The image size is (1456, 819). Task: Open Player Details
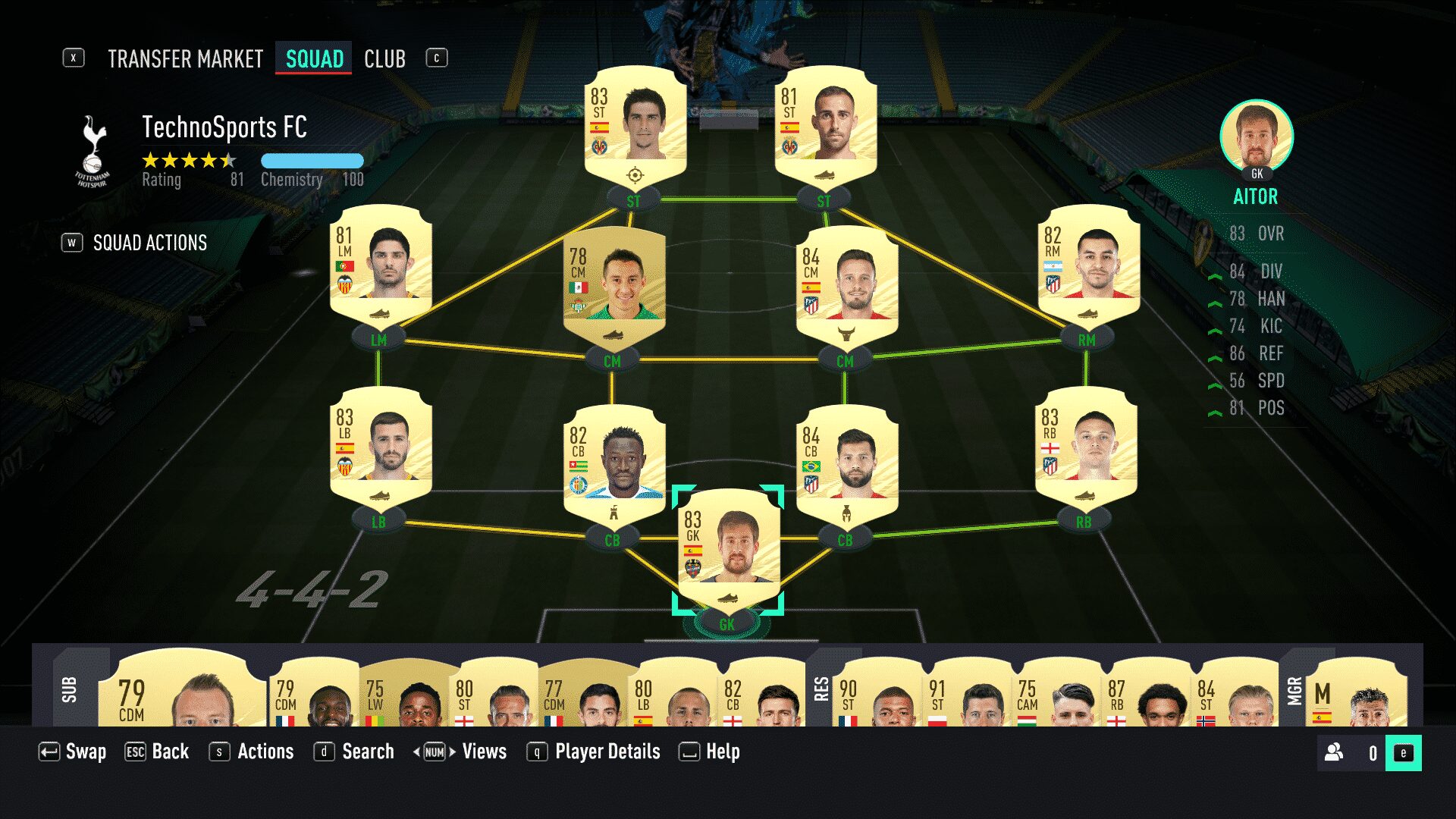[x=606, y=752]
